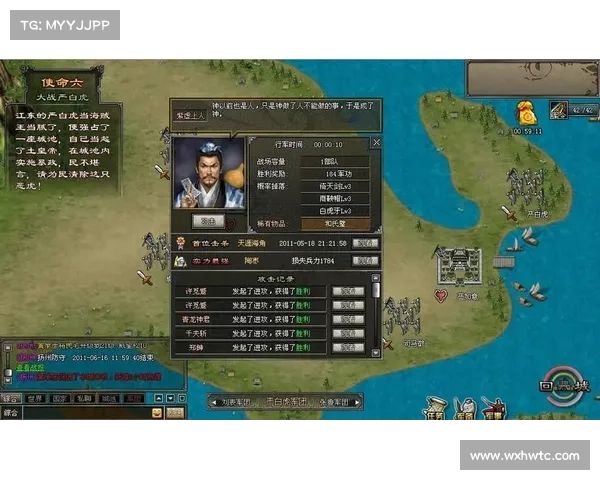The width and height of the screenshot is (600, 480).
Task: Click the 紫虚上人 speaker name tag
Action: pos(190,114)
